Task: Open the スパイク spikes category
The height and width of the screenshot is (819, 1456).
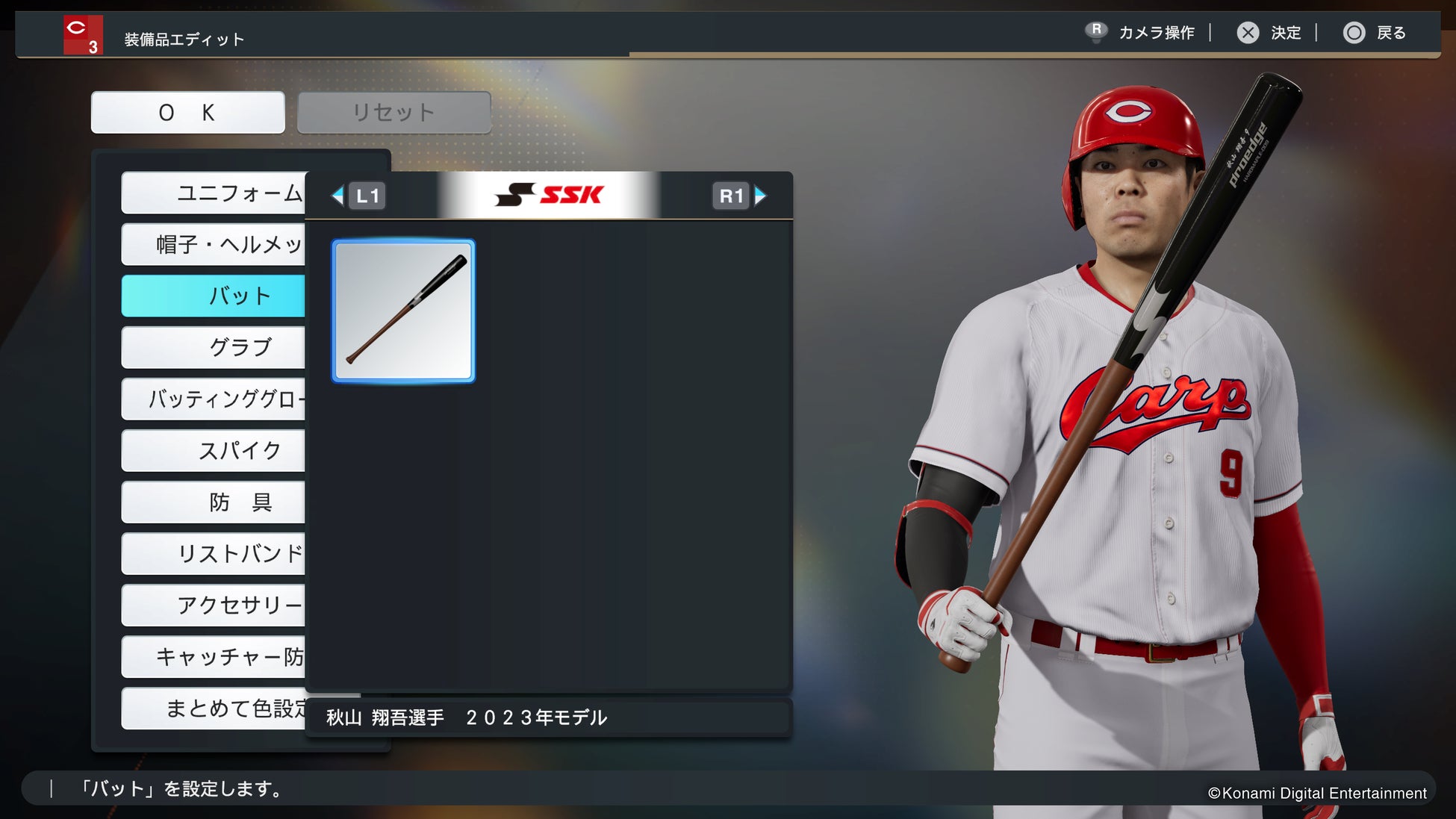Action: 214,450
